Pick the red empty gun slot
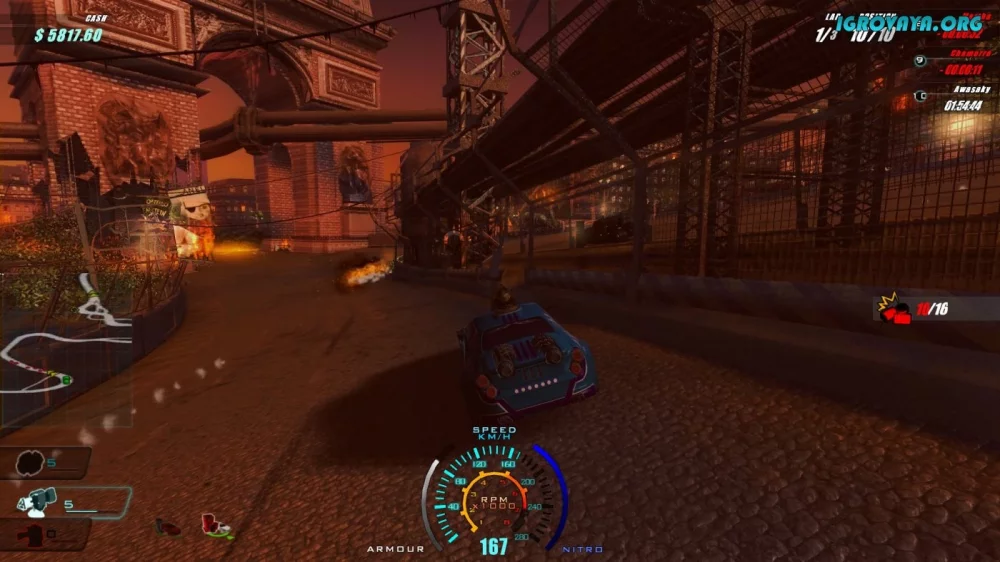1000x562 pixels. [35, 535]
